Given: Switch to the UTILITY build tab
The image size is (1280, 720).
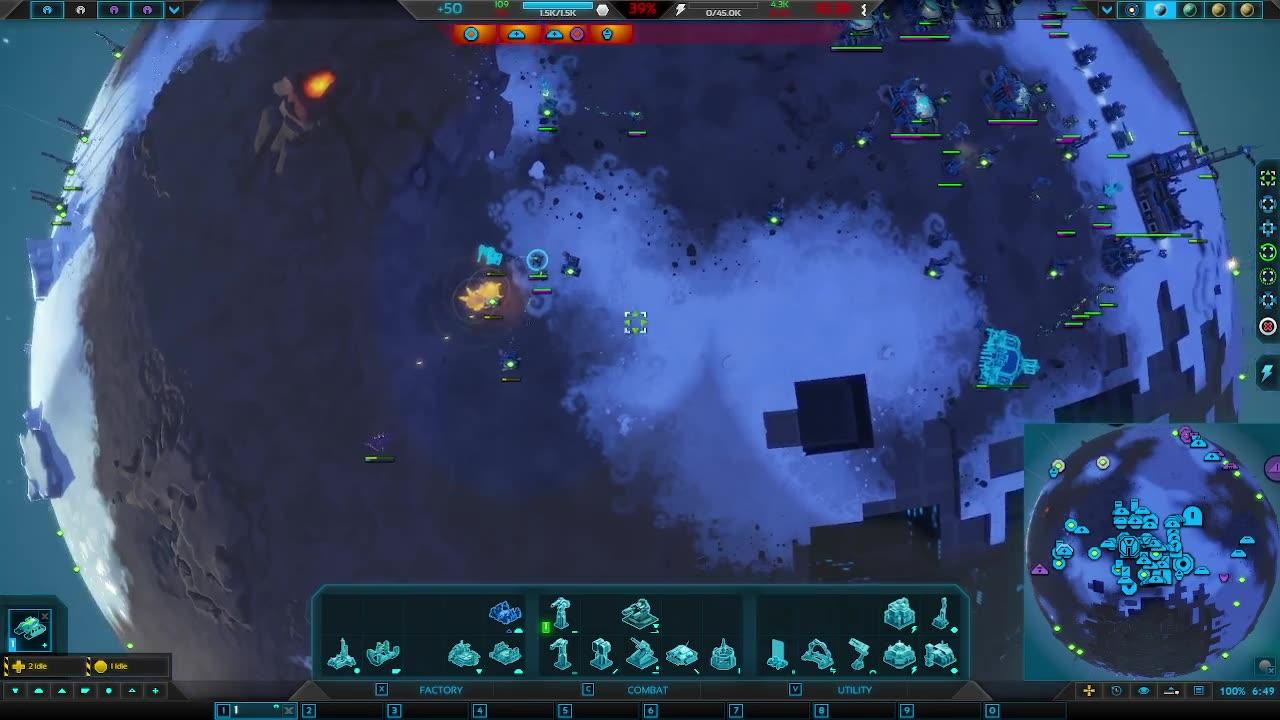Looking at the screenshot, I should [x=855, y=690].
